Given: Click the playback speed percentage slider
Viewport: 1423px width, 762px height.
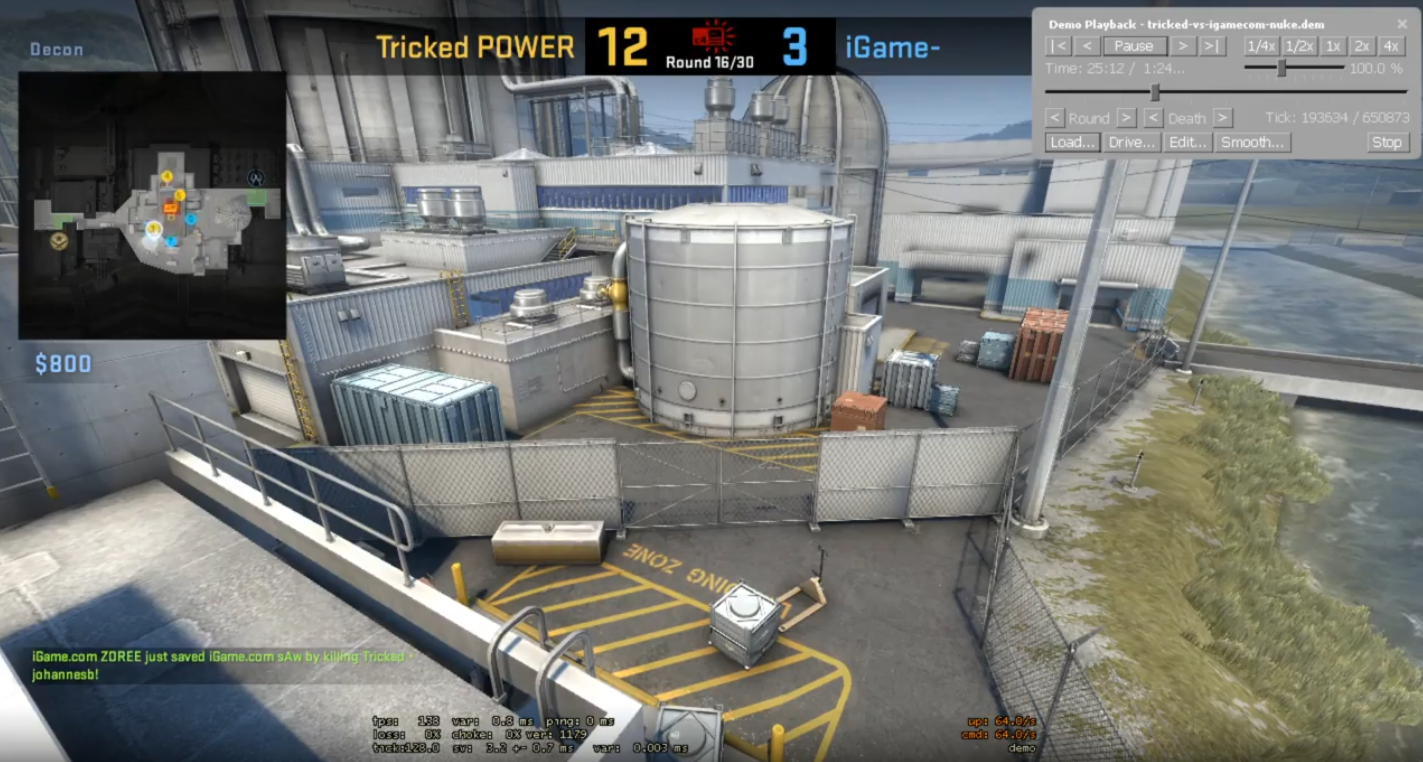Looking at the screenshot, I should coord(1282,68).
